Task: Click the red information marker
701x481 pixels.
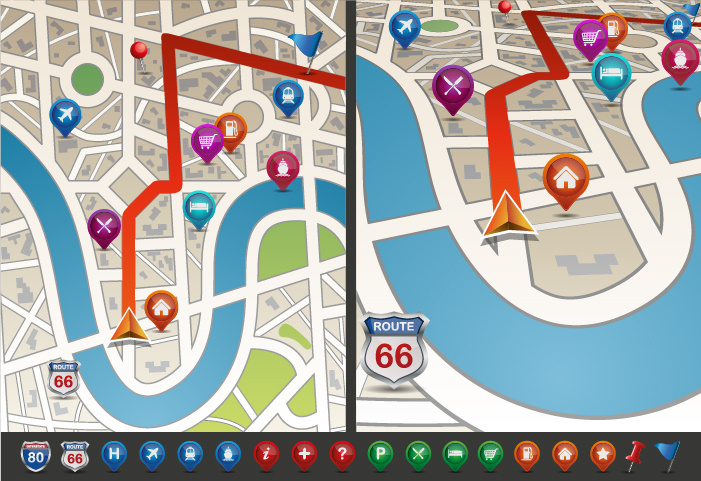Action: coord(266,455)
